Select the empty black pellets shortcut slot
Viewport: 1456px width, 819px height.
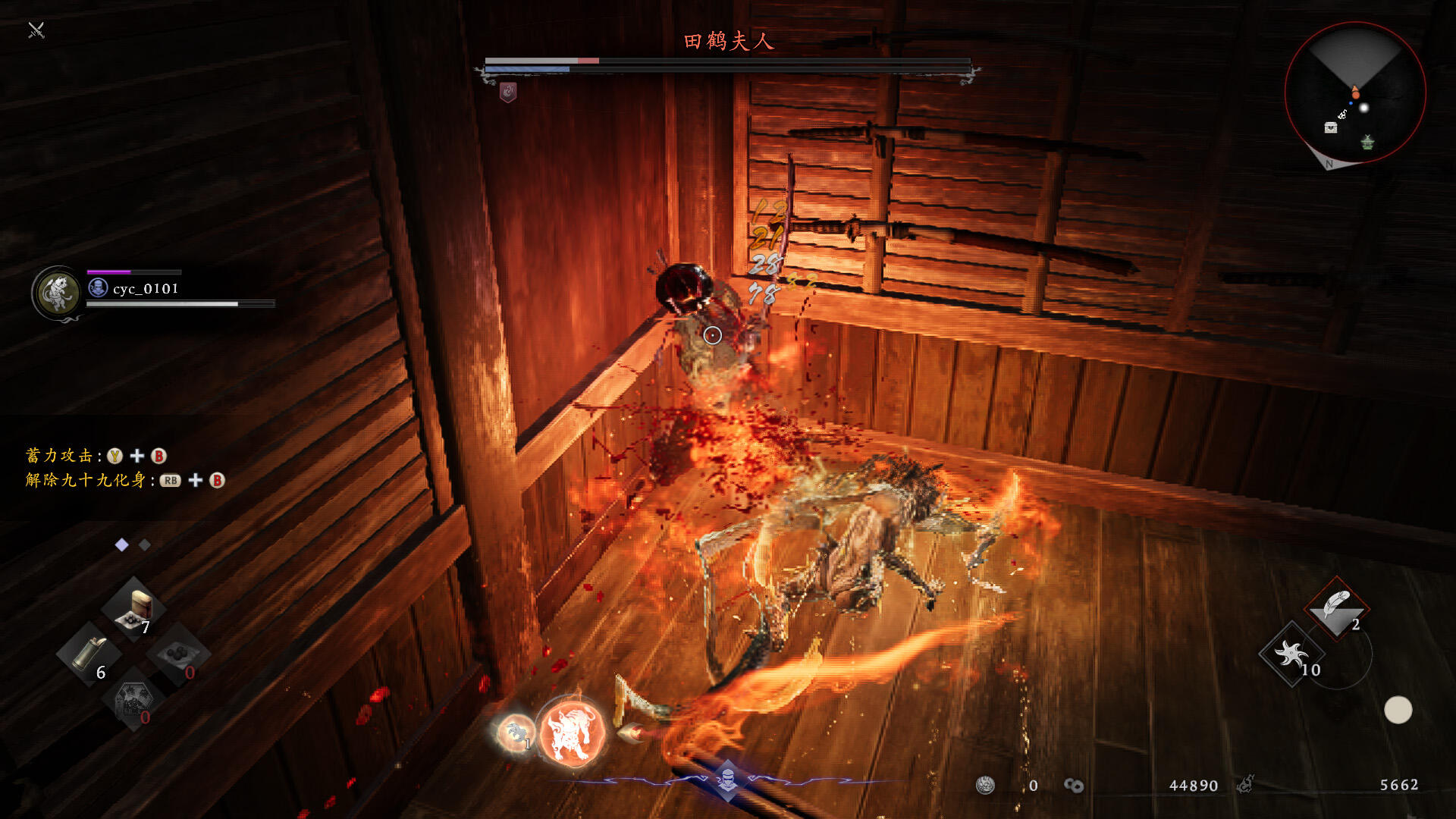(x=180, y=654)
